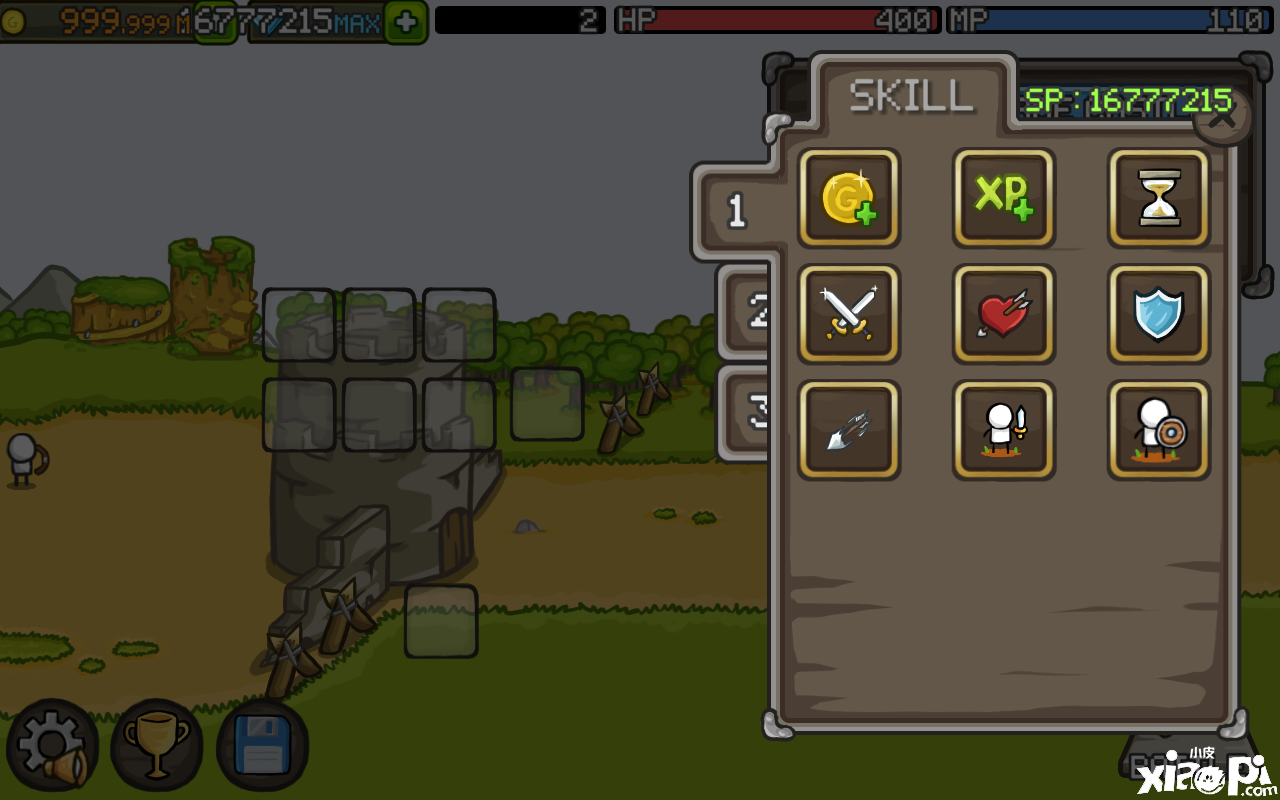Image resolution: width=1280 pixels, height=800 pixels.
Task: Select the blue shield skill
Action: 1158,314
